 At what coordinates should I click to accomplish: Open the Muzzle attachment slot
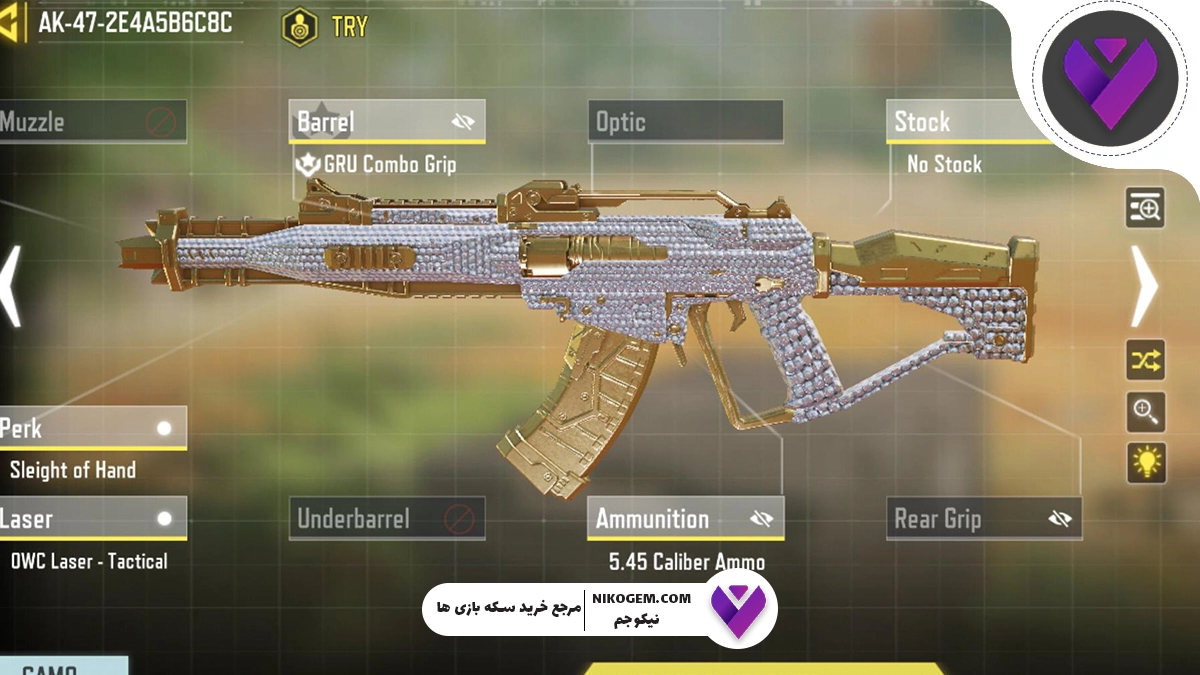90,123
